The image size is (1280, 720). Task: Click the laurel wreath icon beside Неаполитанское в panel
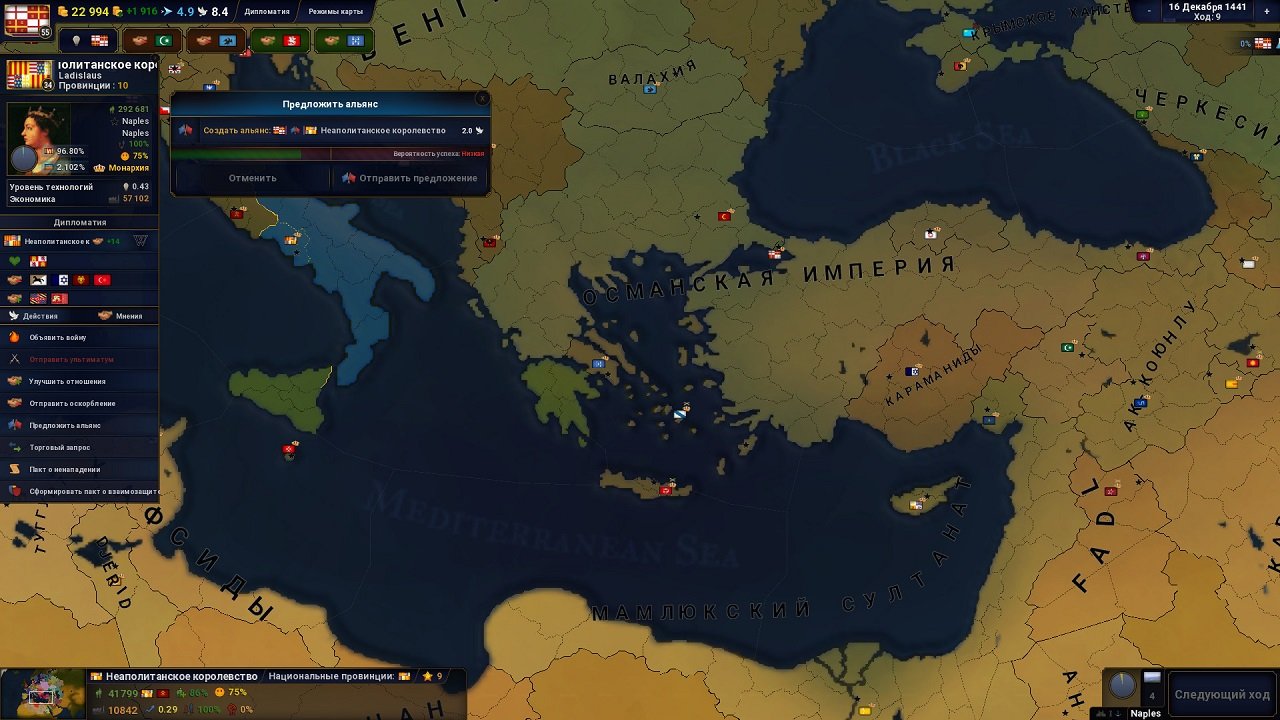click(140, 241)
